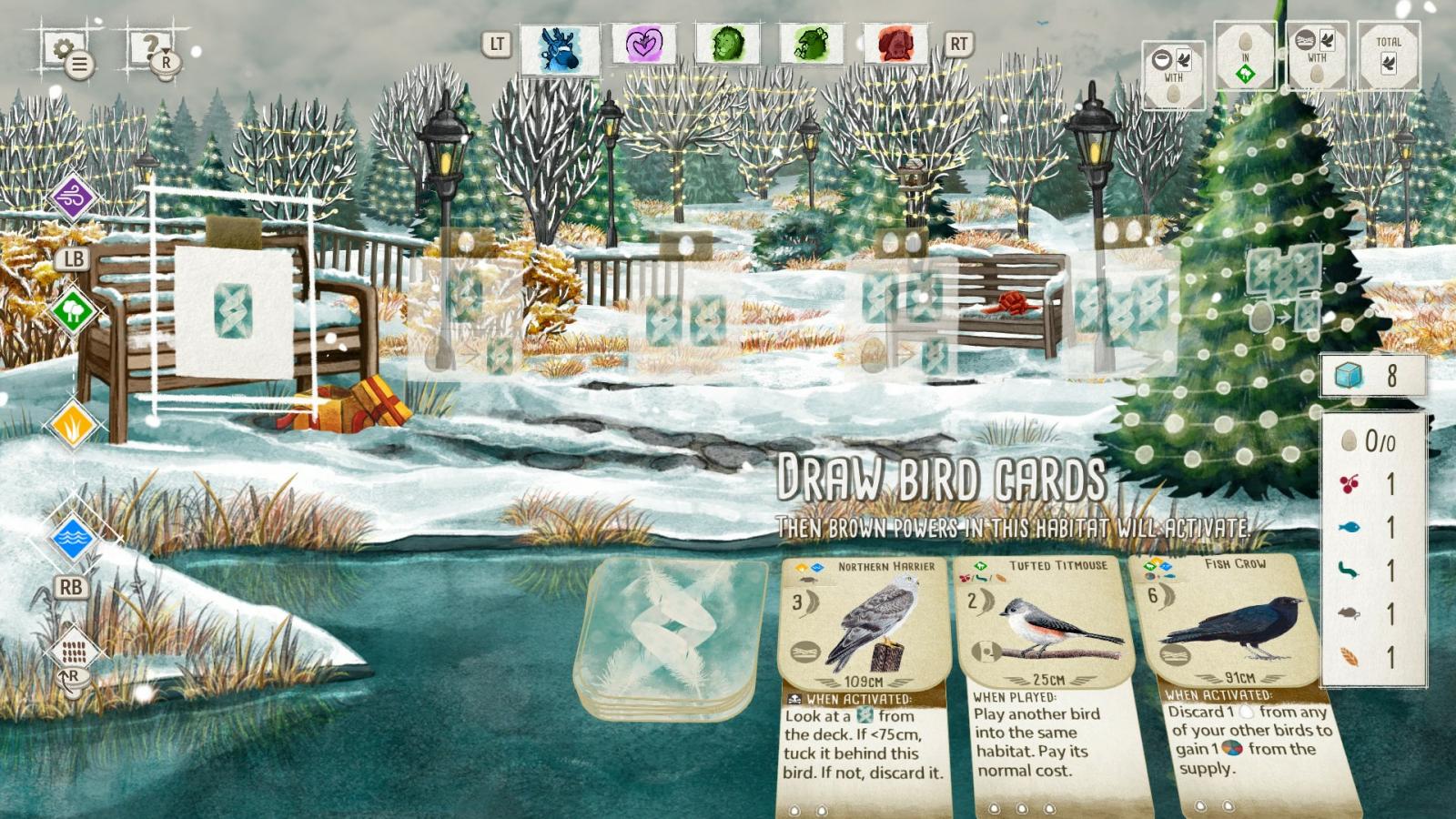Open the help question mark panel
Viewport: 1456px width, 819px height.
pos(151,47)
